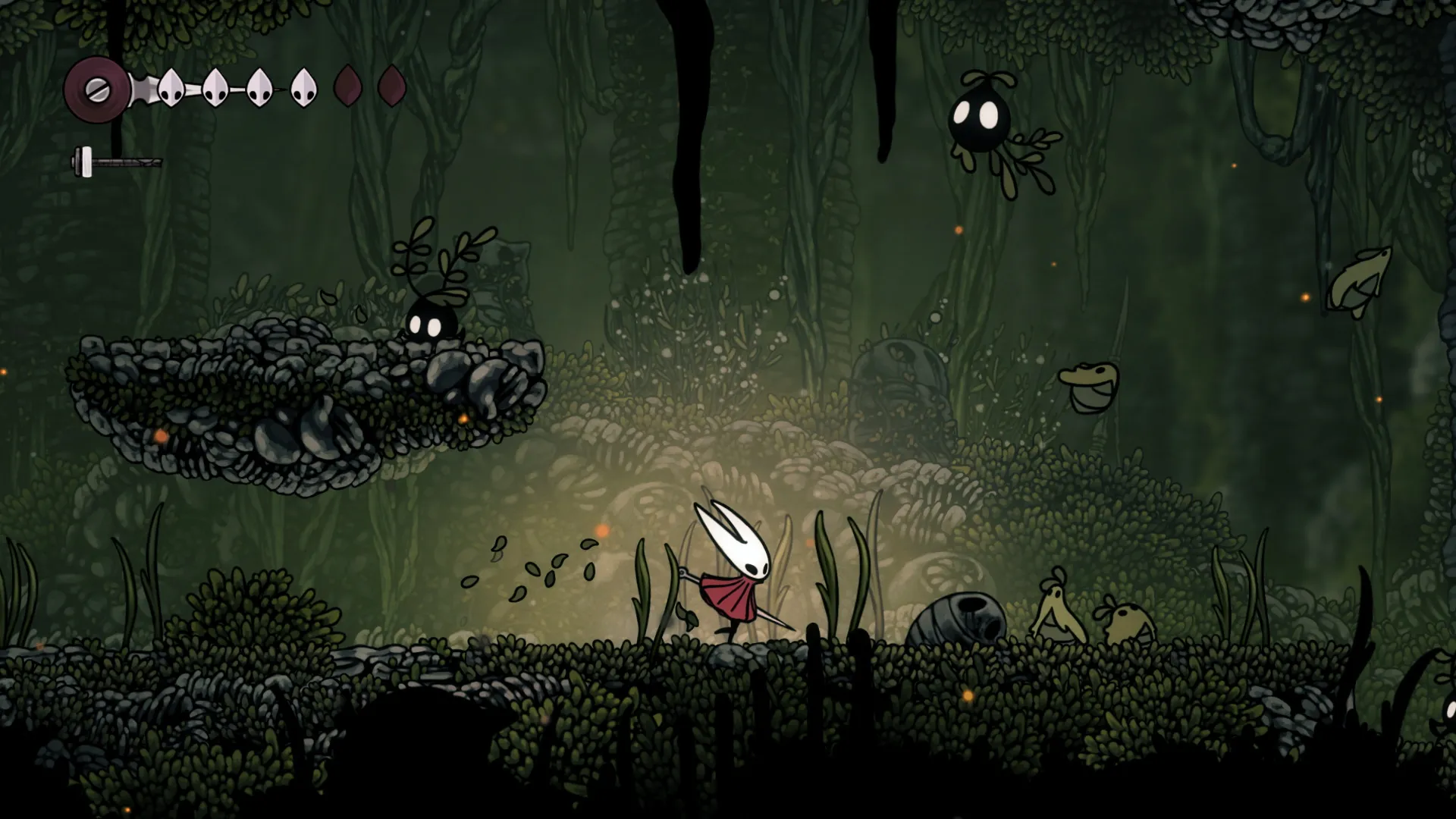Click Hornet, the red-cloaked character

point(732,576)
